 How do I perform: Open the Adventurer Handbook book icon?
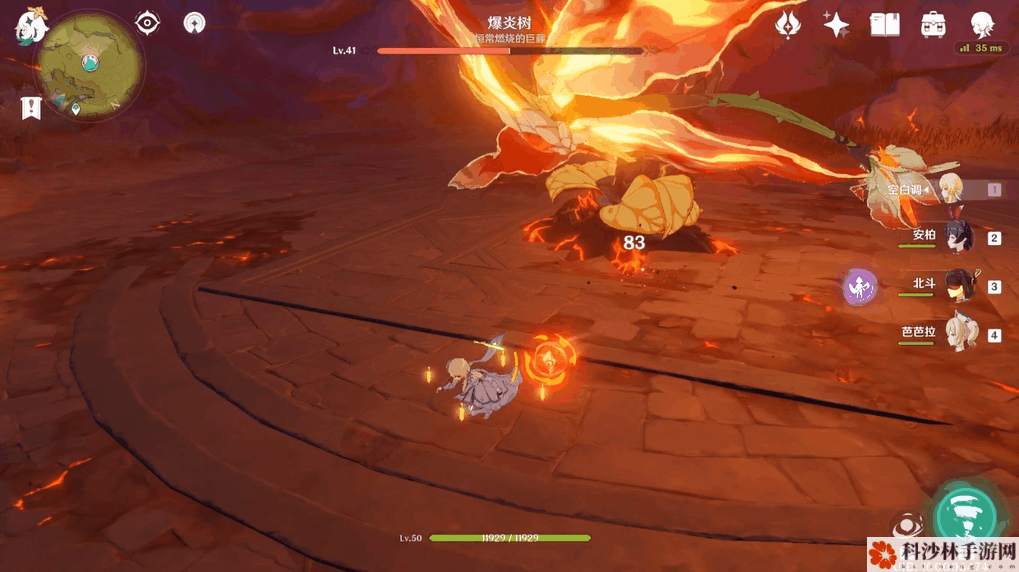885,24
